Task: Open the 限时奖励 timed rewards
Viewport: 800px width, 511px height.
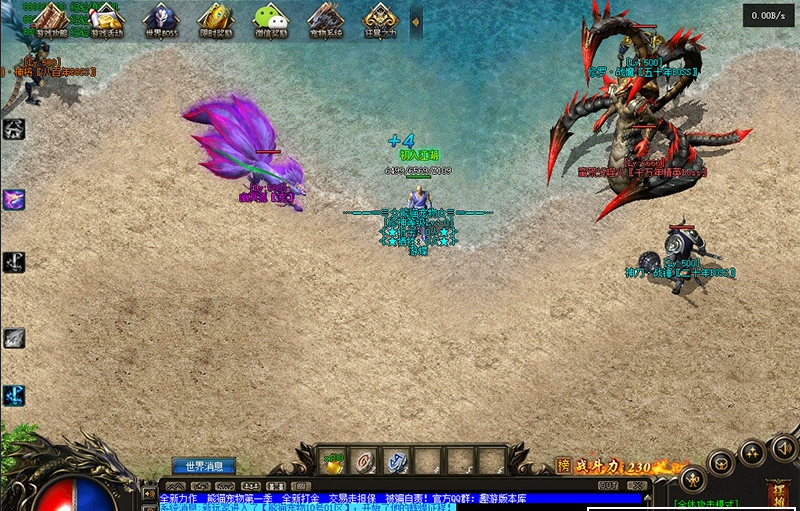Action: [215, 20]
